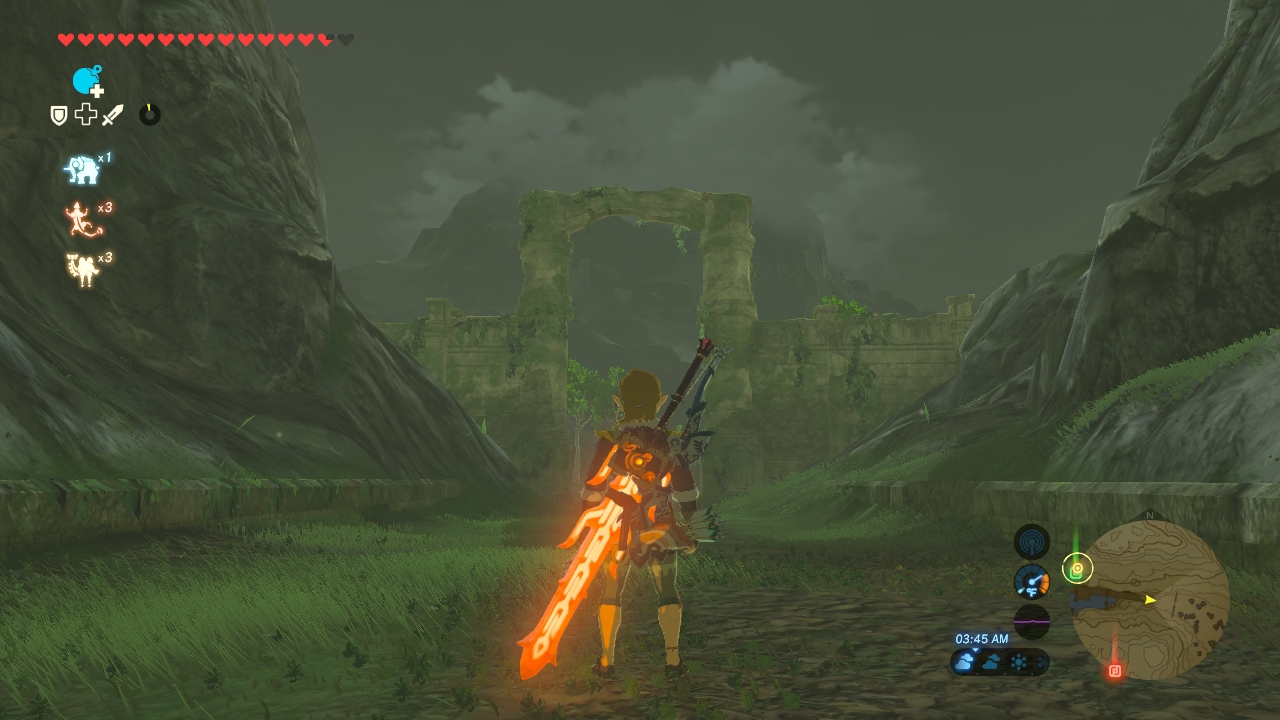
Task: Click the shield quick-select icon
Action: point(59,115)
